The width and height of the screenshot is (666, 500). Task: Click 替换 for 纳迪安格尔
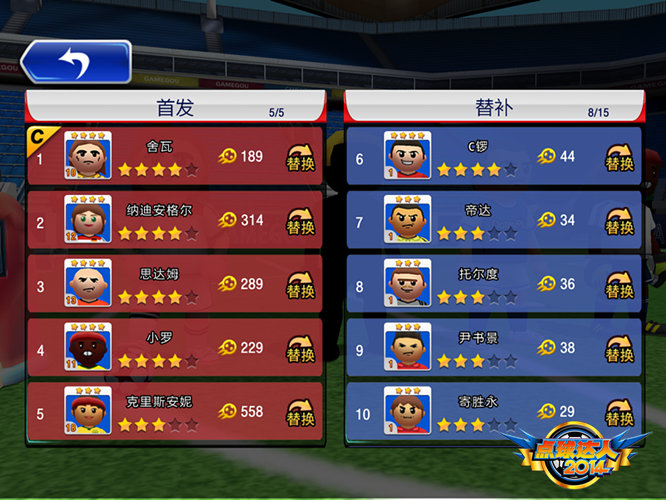(x=300, y=221)
